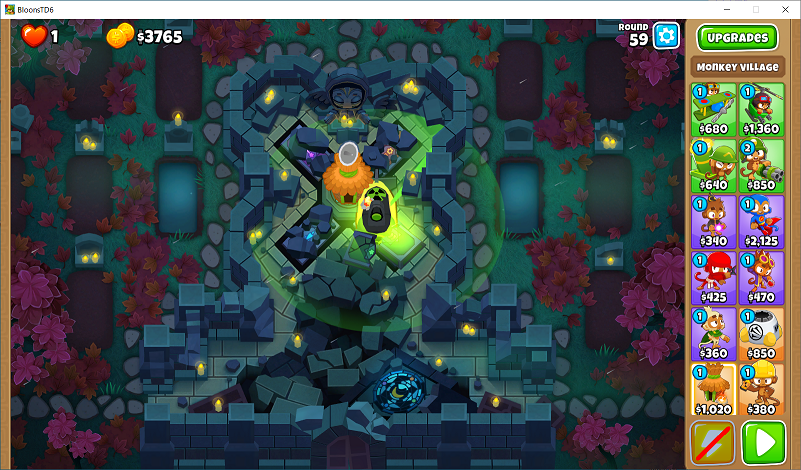Click the red-slashed cancel button
This screenshot has width=801, height=470.
pos(712,443)
